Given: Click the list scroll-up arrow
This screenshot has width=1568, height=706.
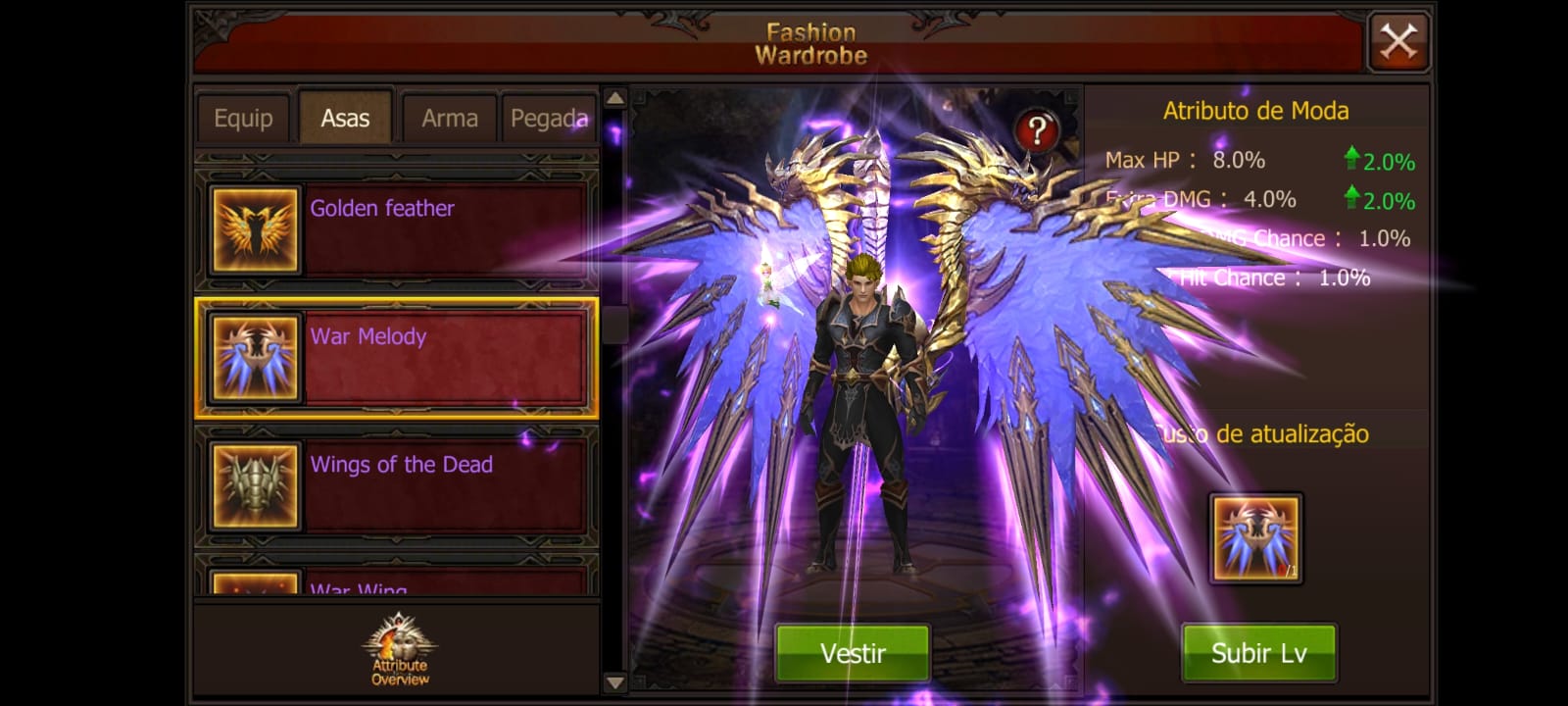Looking at the screenshot, I should 615,98.
